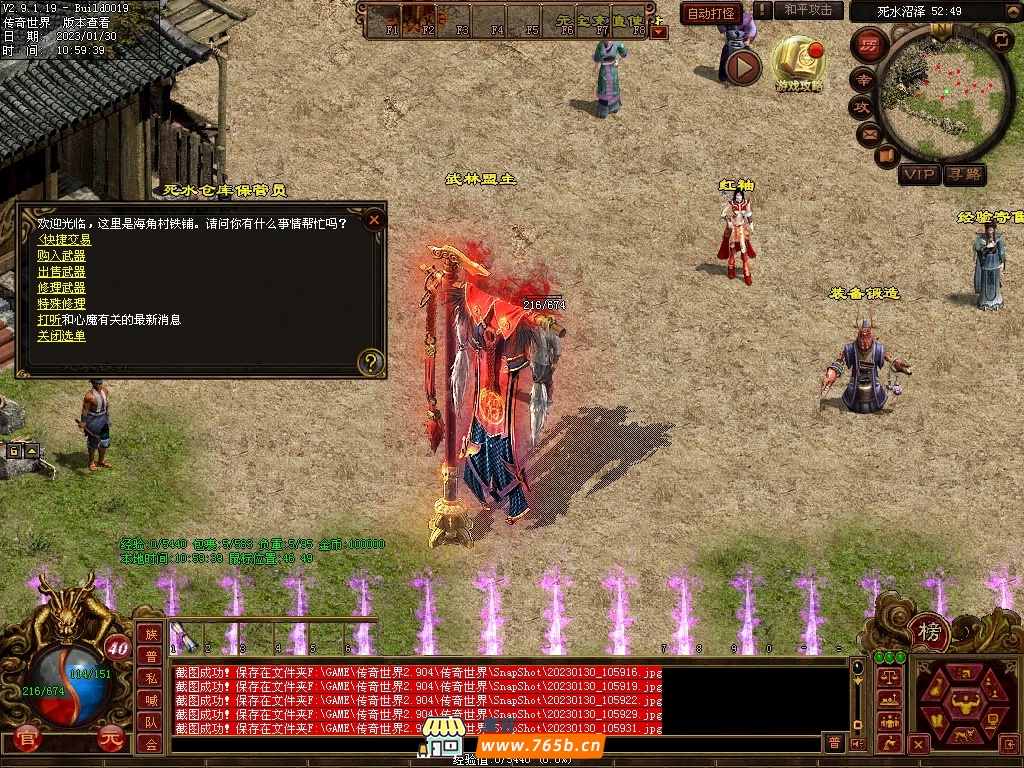Close the blacksmith dialogue window
1024x768 pixels.
pos(374,220)
